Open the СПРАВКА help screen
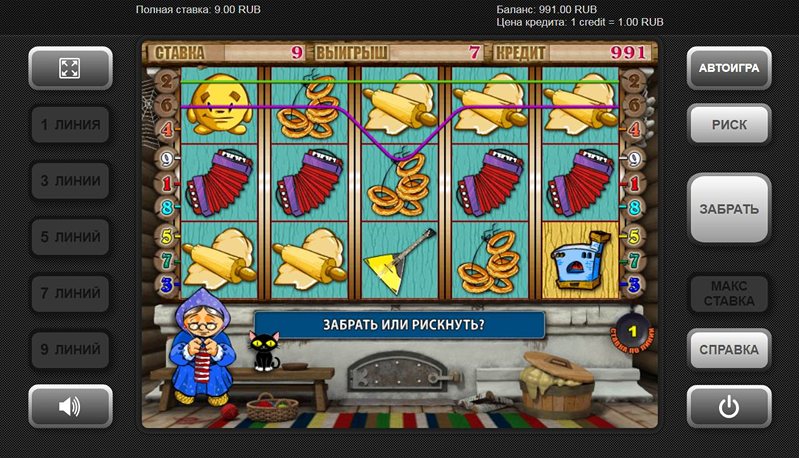This screenshot has height=458, width=799. coord(728,350)
